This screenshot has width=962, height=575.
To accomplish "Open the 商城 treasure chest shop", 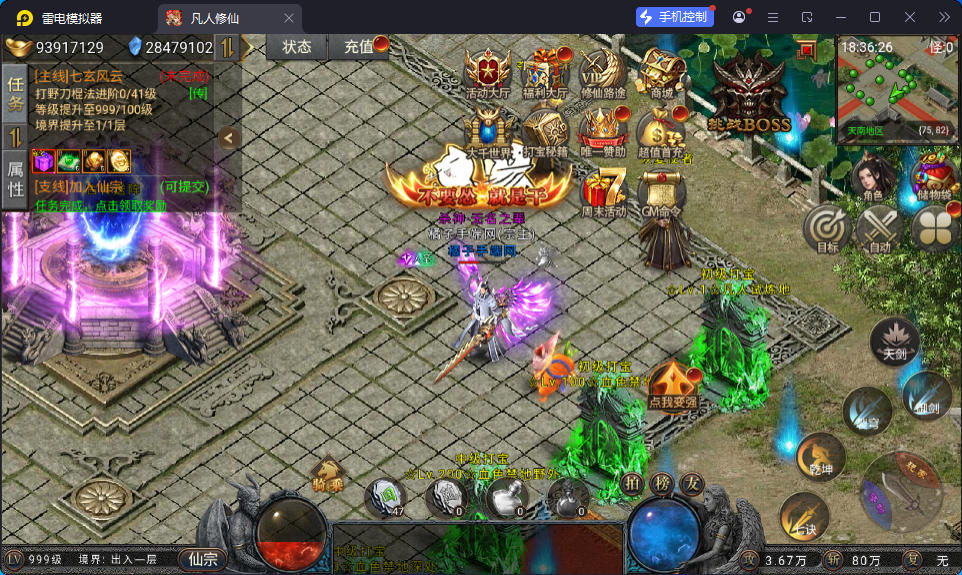I will [661, 72].
